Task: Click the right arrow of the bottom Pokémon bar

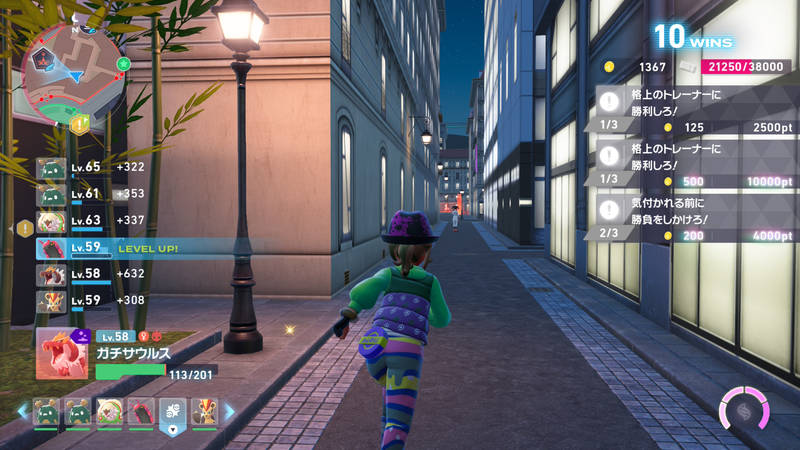Action: click(229, 411)
